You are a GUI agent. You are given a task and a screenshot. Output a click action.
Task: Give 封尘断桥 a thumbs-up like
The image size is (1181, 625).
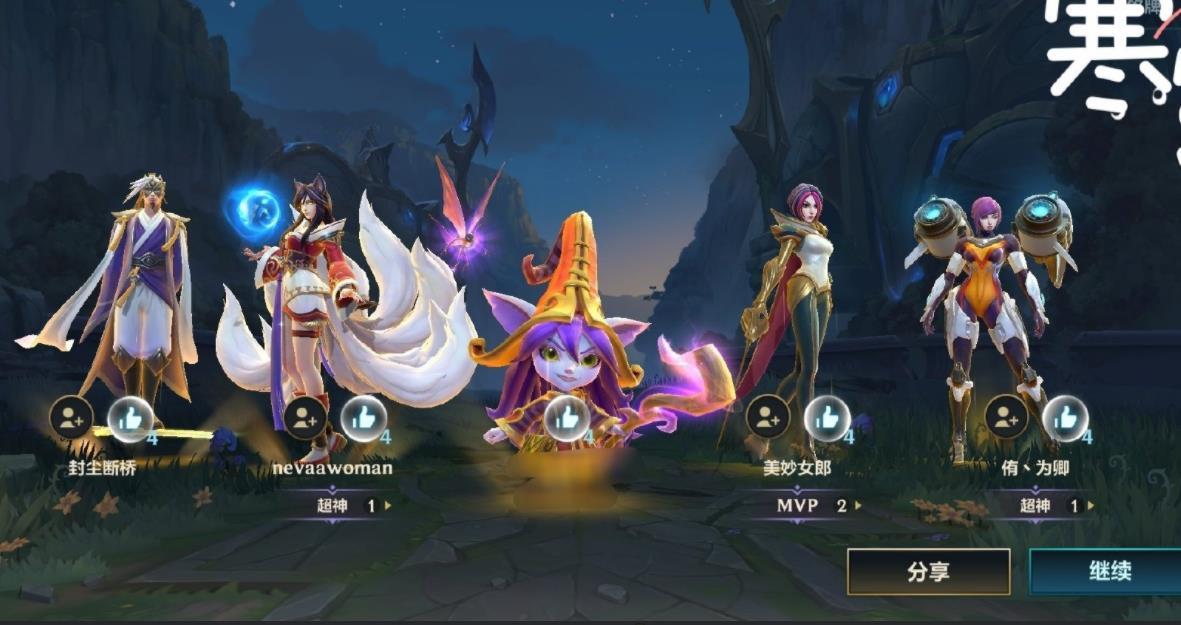tap(130, 419)
